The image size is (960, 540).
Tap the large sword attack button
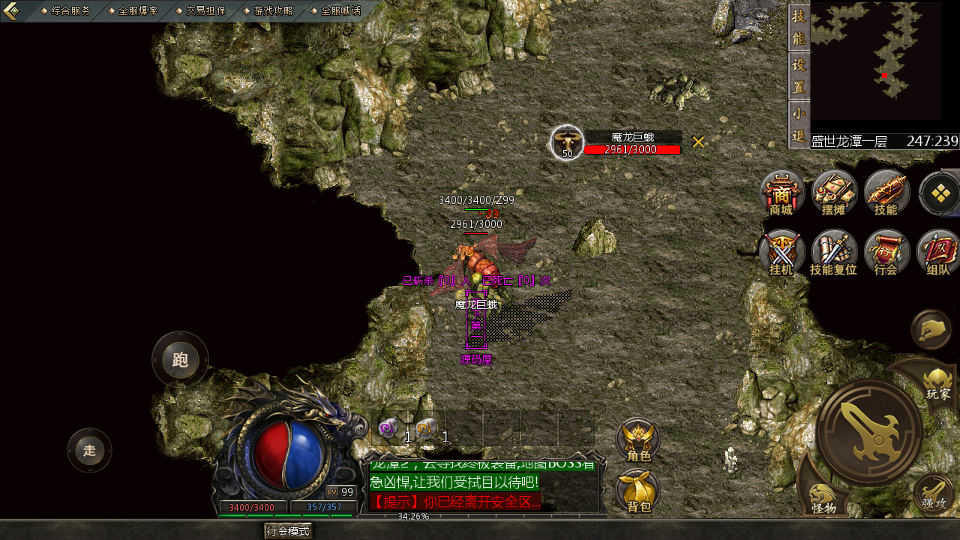point(868,432)
